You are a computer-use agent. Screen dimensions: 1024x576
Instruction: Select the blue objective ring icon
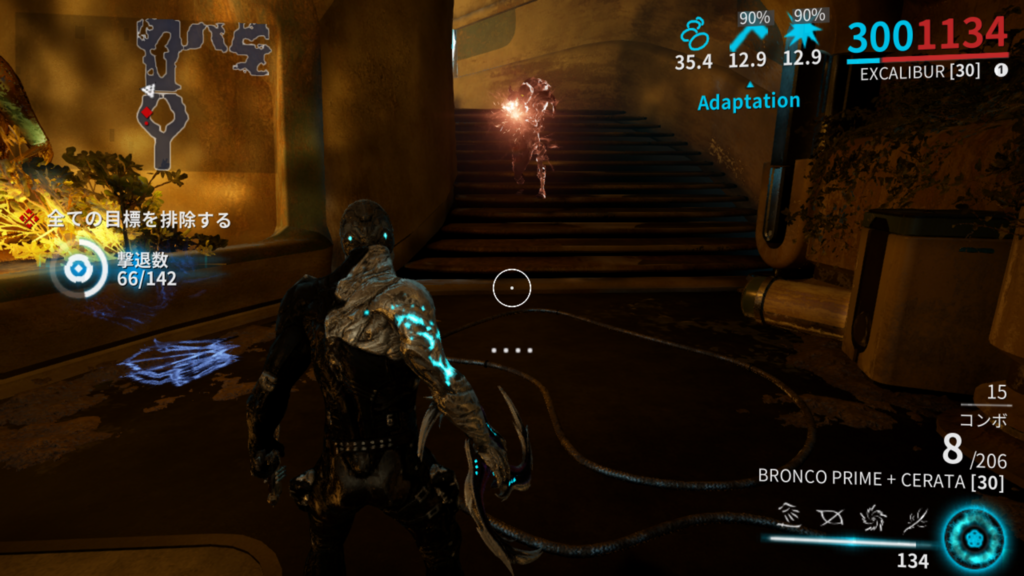click(x=75, y=269)
